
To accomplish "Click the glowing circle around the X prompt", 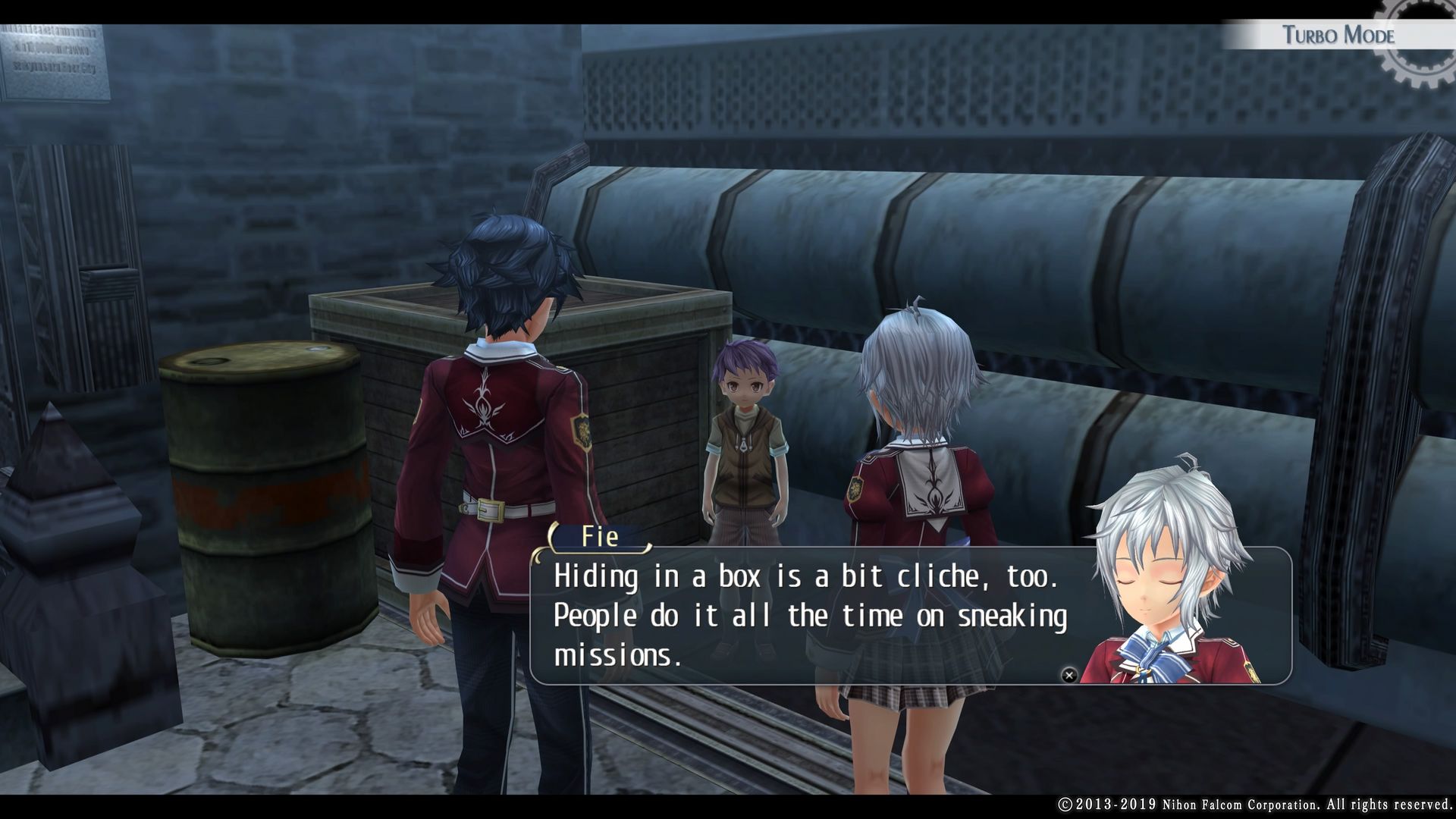I will (x=1068, y=675).
